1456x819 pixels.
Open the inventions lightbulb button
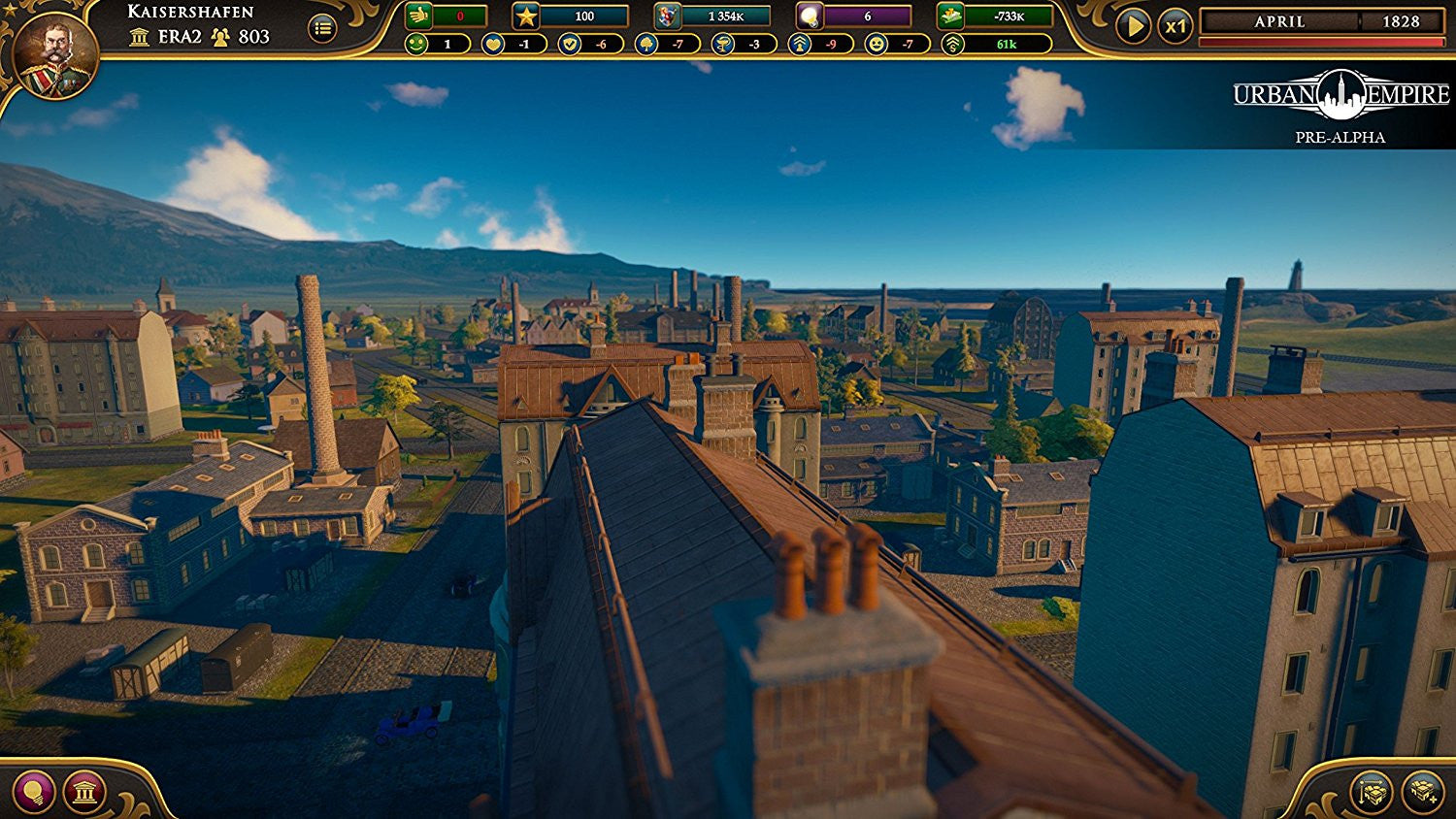coord(33,791)
